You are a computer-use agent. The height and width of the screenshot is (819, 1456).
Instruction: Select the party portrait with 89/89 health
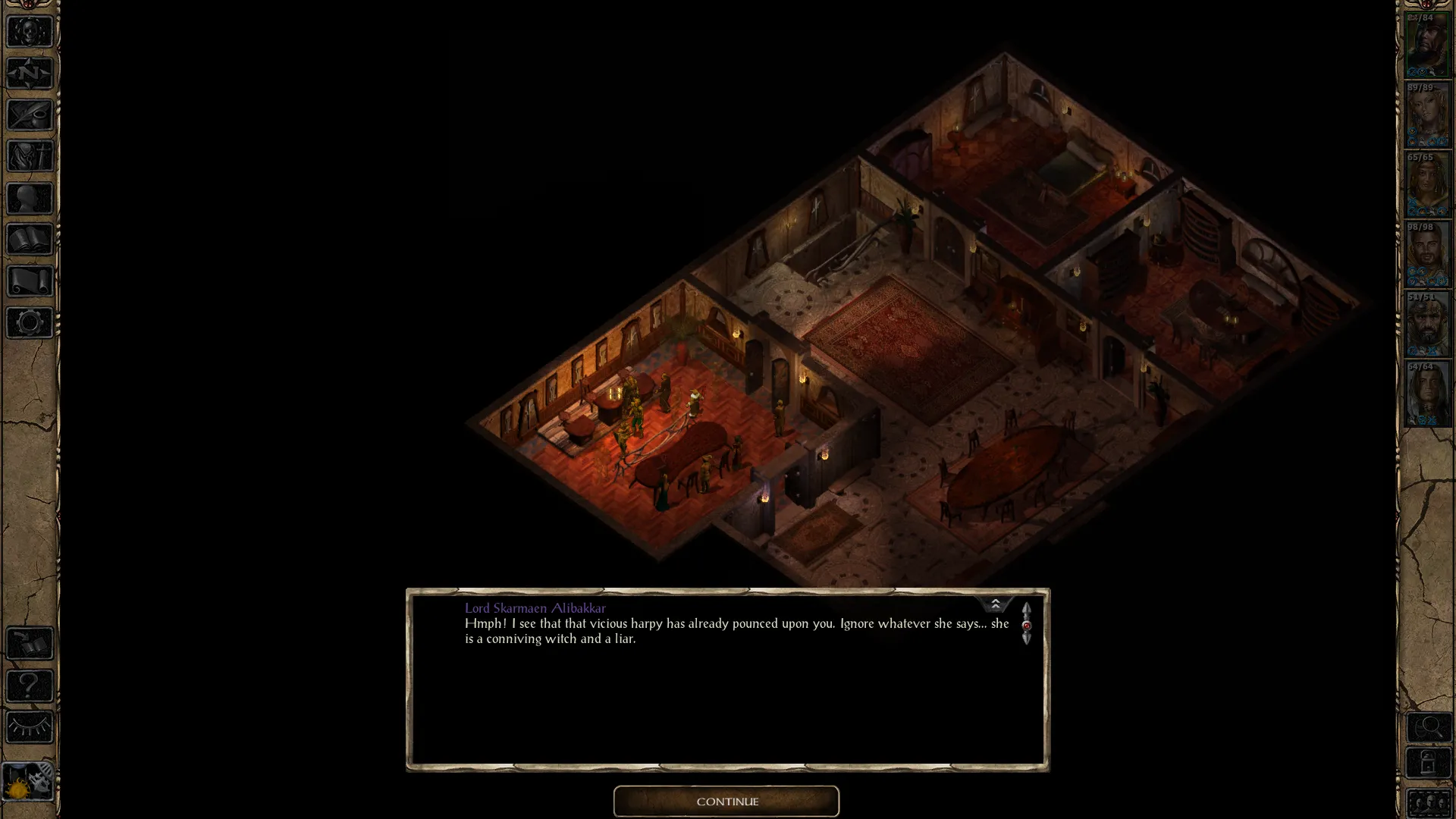1427,115
